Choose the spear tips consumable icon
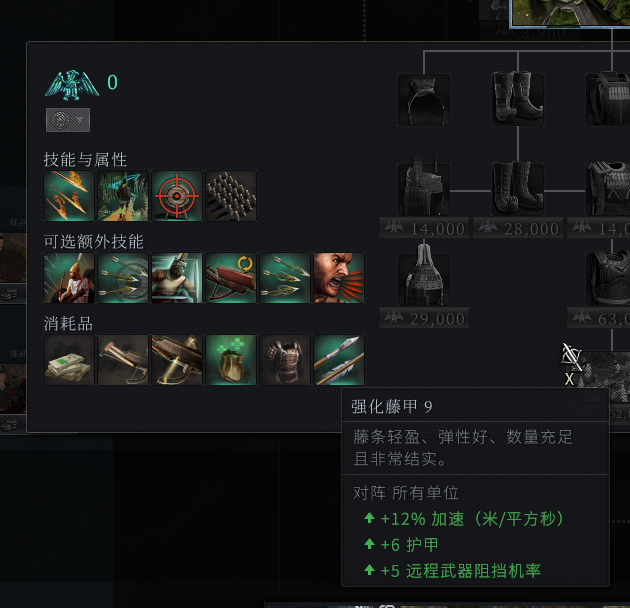 (339, 360)
